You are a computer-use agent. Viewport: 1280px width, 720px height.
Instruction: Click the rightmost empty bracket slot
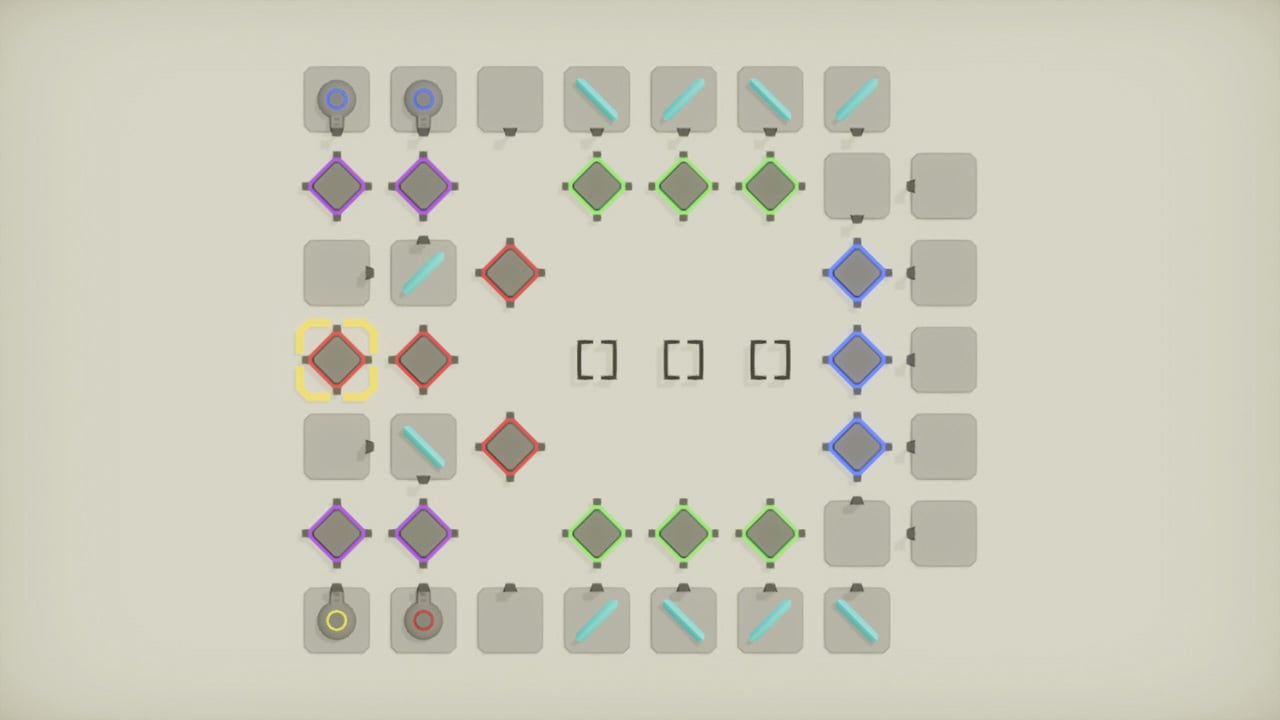pyautogui.click(x=769, y=360)
